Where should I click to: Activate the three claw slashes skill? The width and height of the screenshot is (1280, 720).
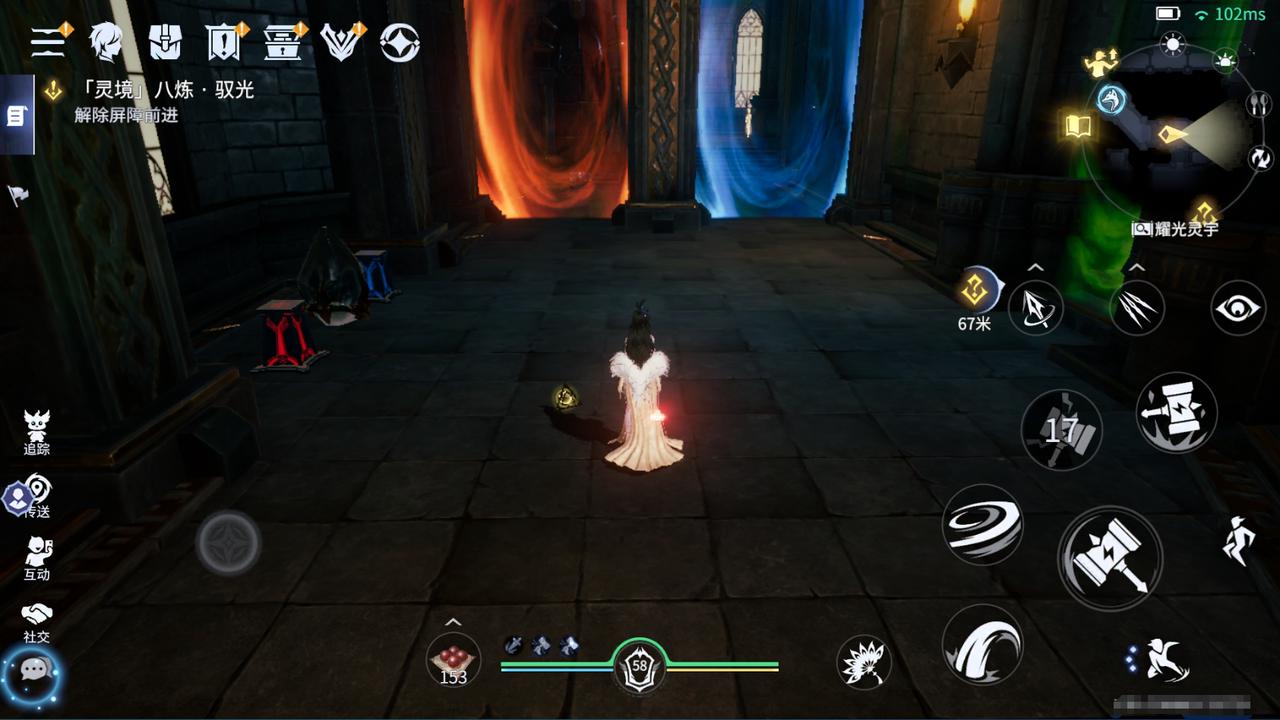(1136, 308)
